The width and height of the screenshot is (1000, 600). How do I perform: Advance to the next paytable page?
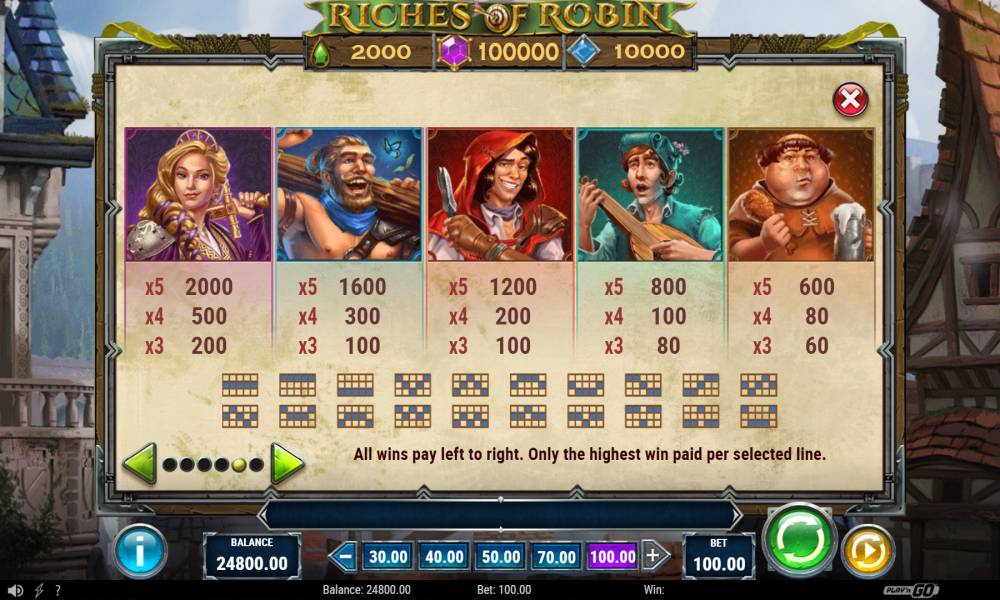pyautogui.click(x=288, y=464)
